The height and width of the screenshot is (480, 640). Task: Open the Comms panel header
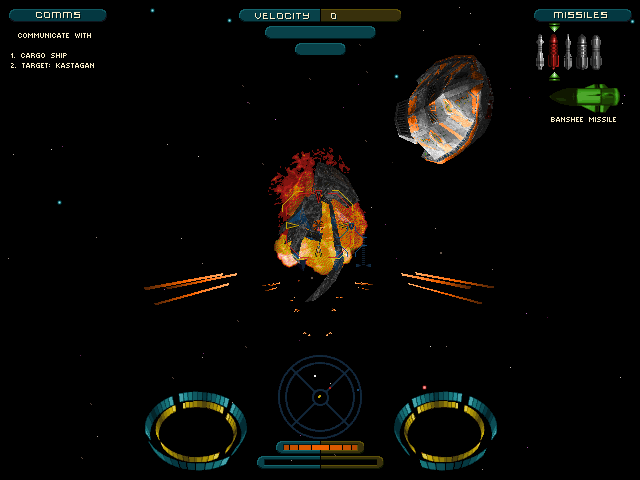[x=57, y=15]
